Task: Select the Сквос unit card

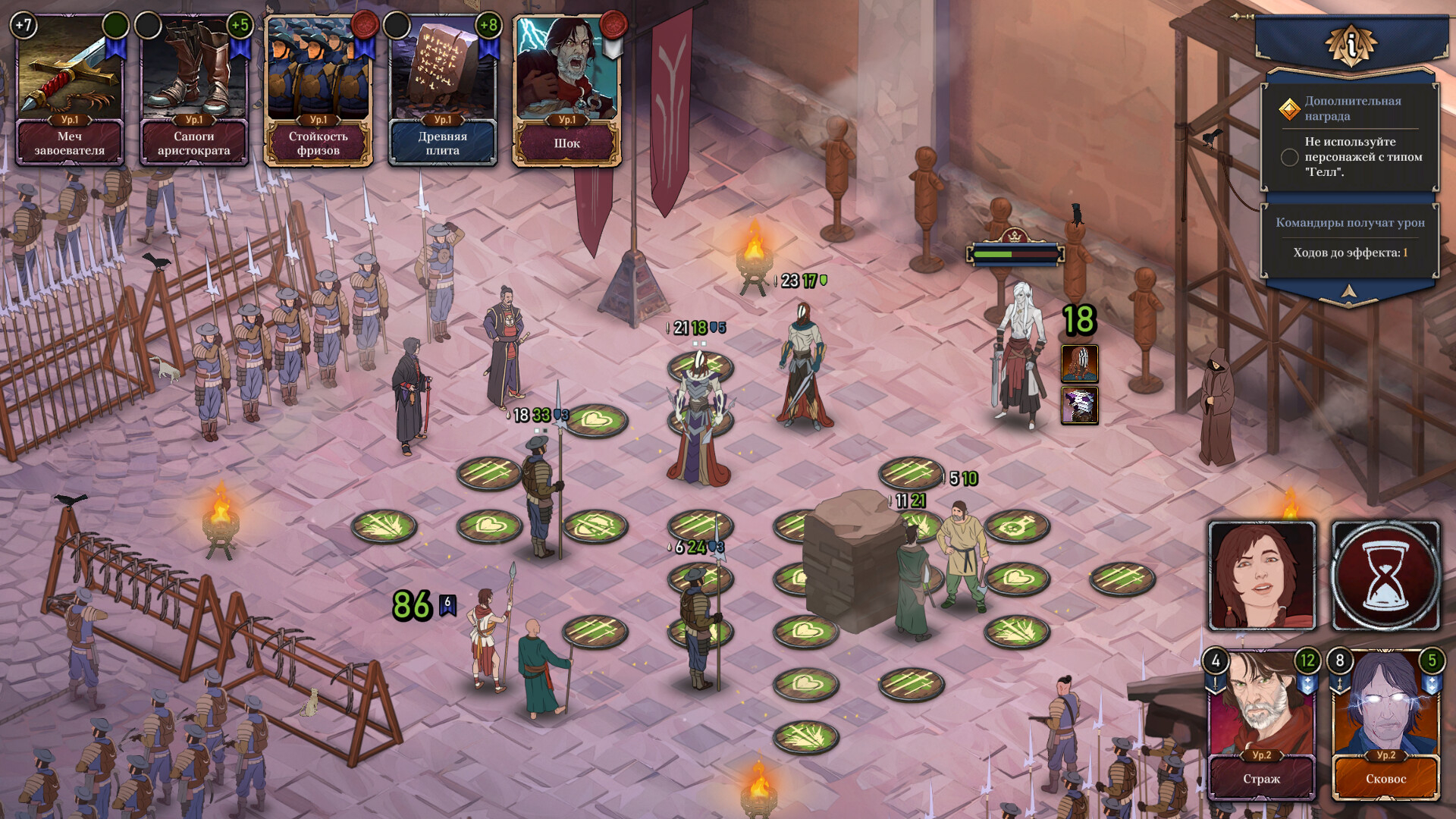Action: click(1385, 724)
